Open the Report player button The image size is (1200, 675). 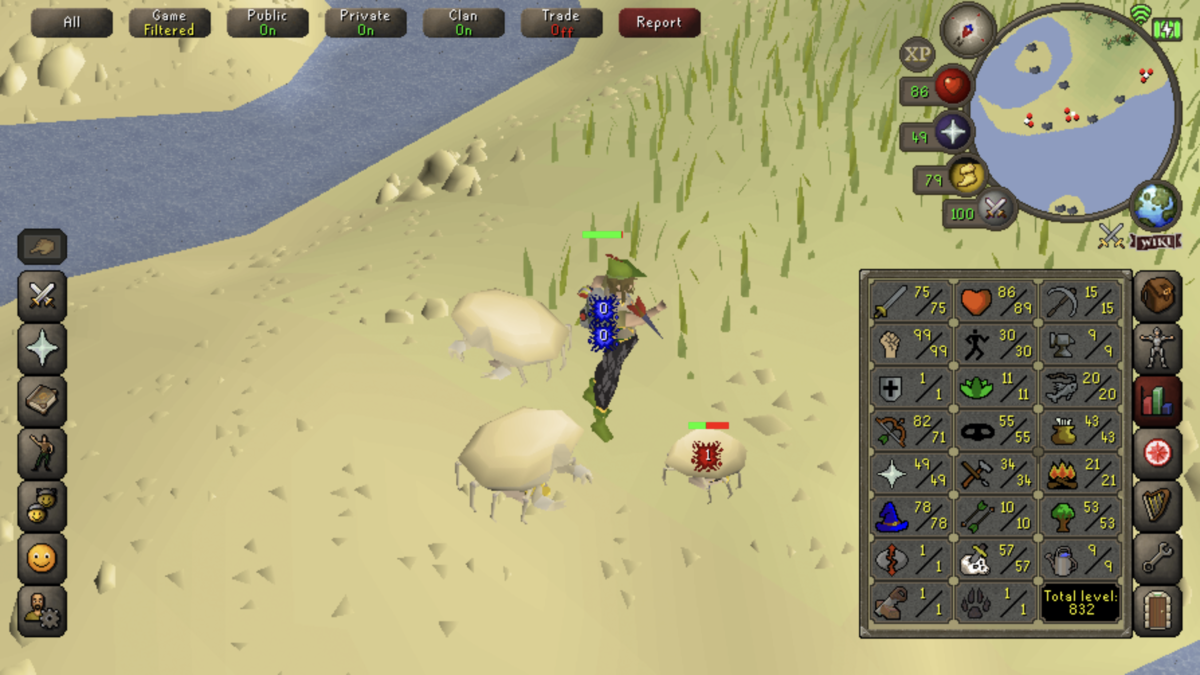[x=658, y=22]
